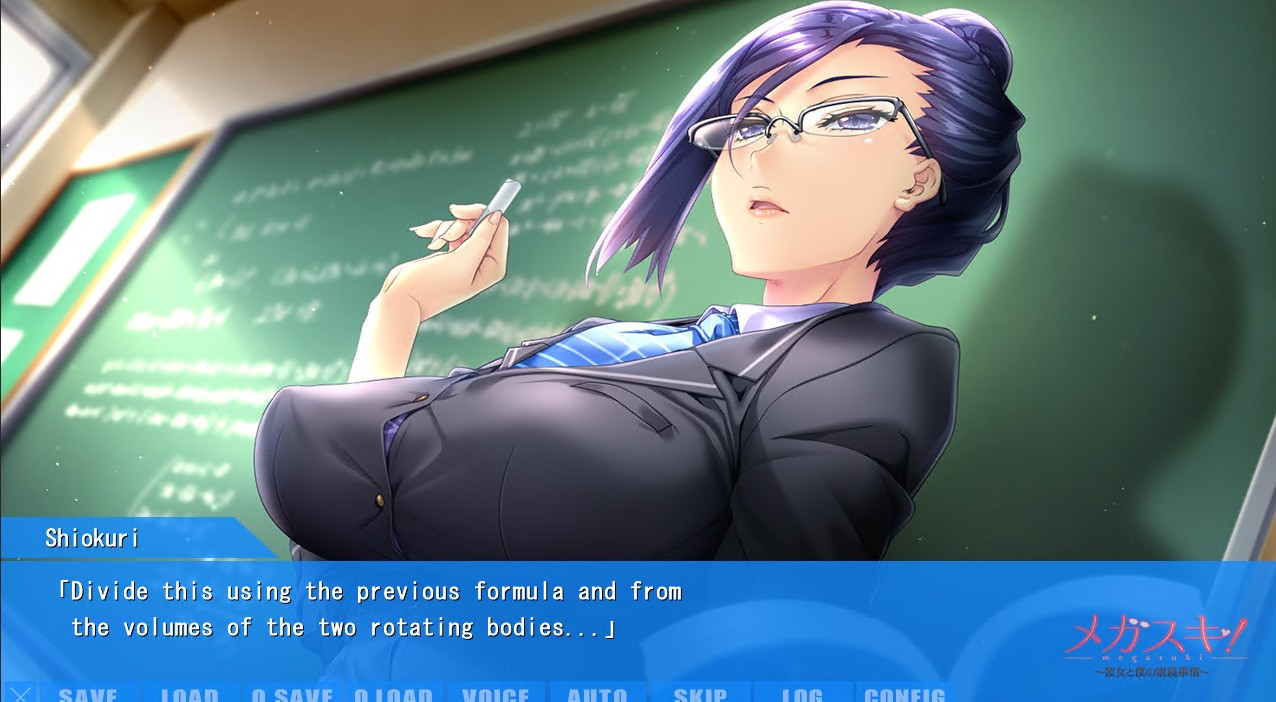Quick load with Q.LOAD

(394, 694)
